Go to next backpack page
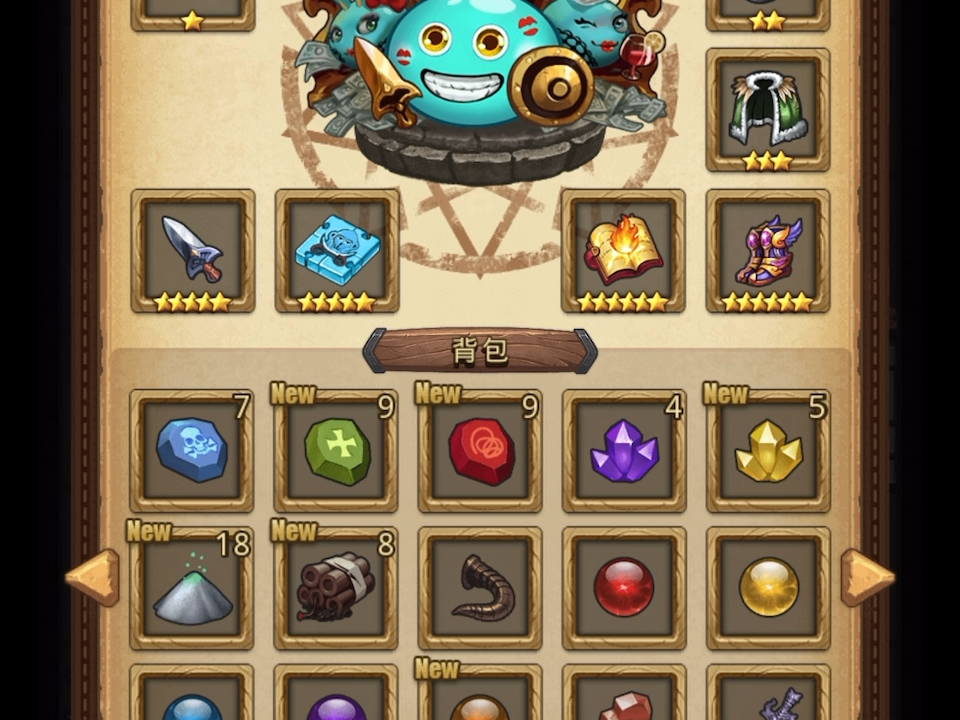This screenshot has height=720, width=960. pyautogui.click(x=866, y=577)
